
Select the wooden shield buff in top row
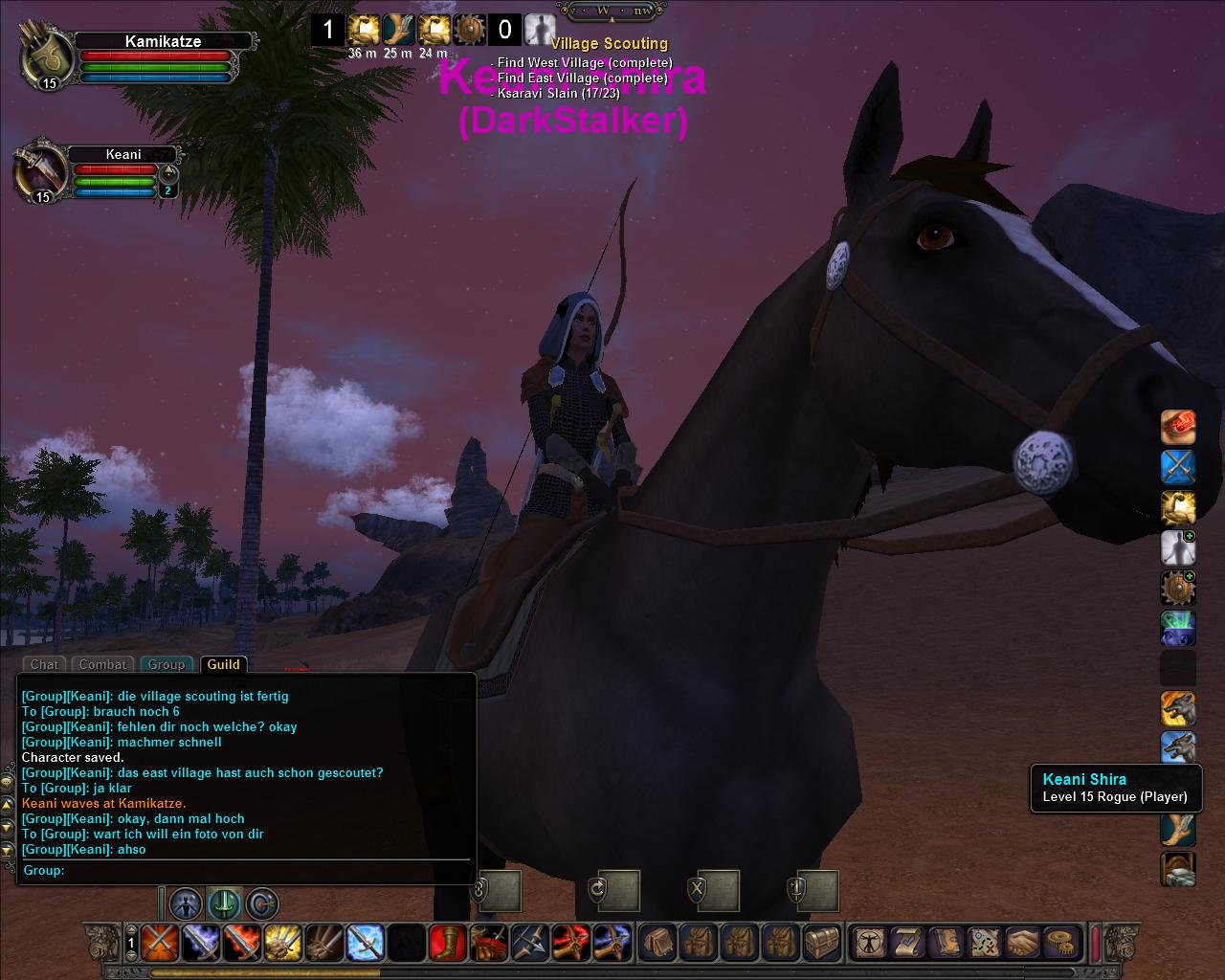tap(470, 30)
